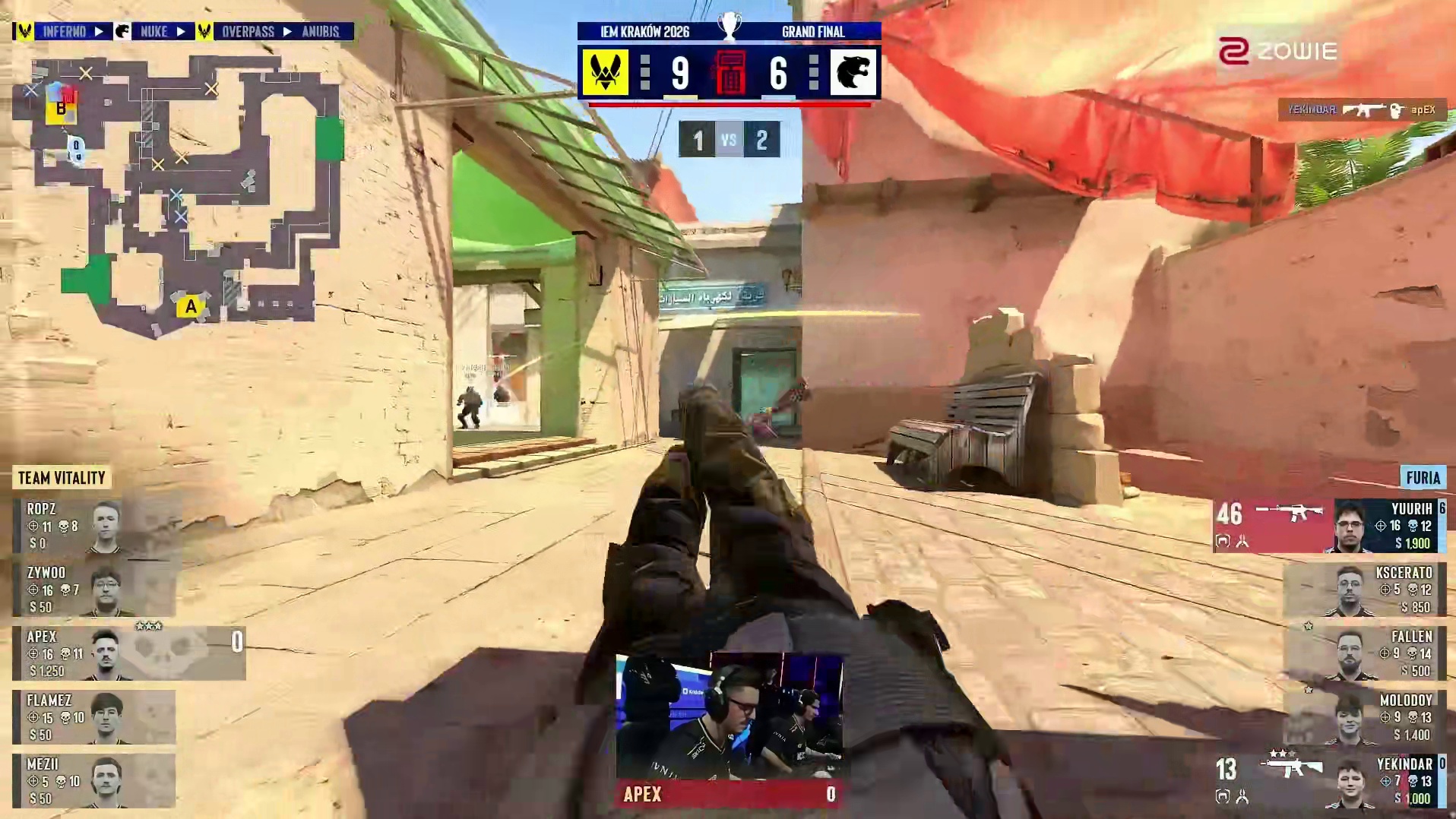Select bombsite B marker on minimap
This screenshot has height=819, width=1456.
[x=61, y=109]
